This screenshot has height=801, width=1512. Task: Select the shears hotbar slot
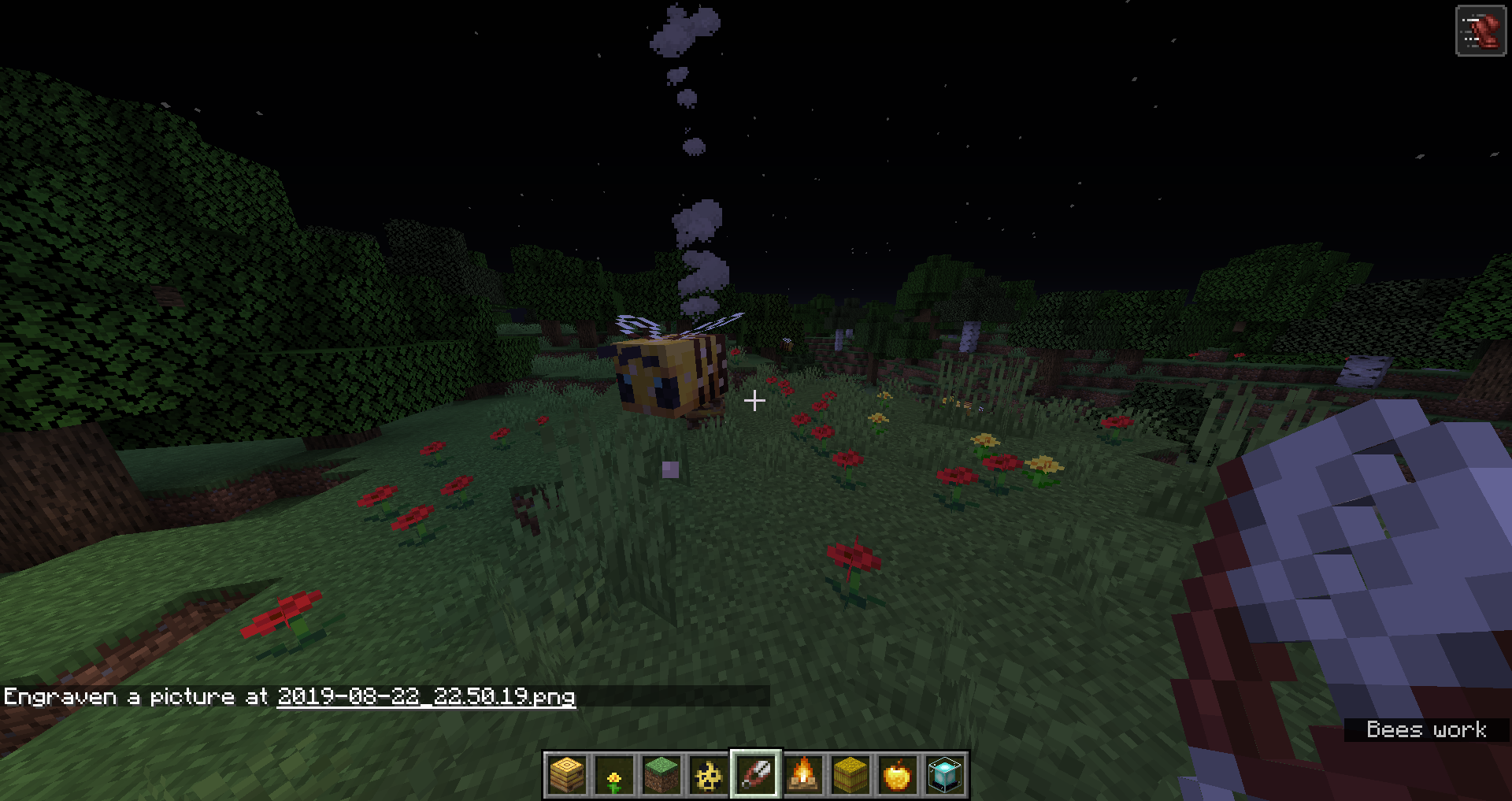756,775
